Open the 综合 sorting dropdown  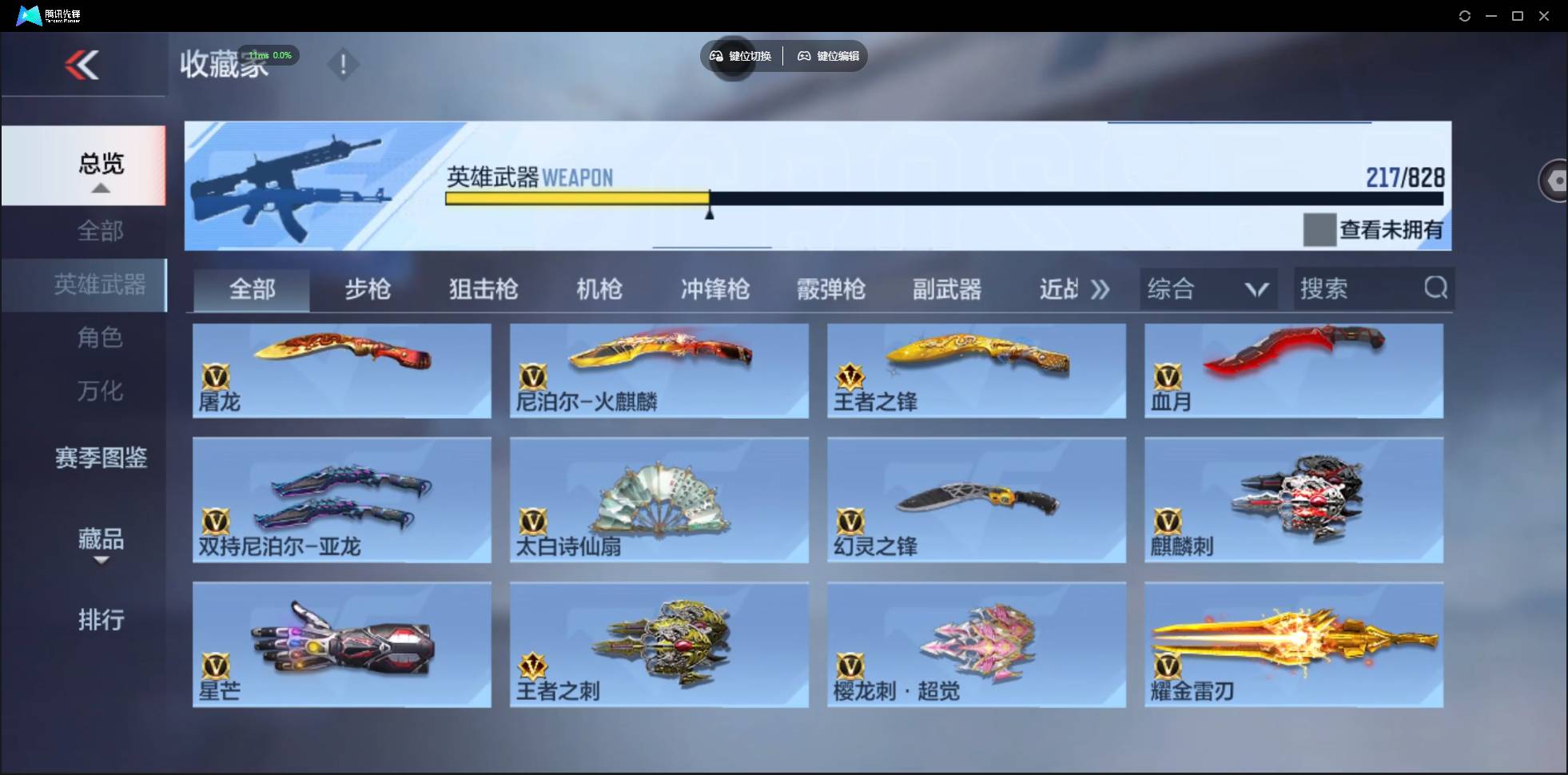click(x=1208, y=288)
